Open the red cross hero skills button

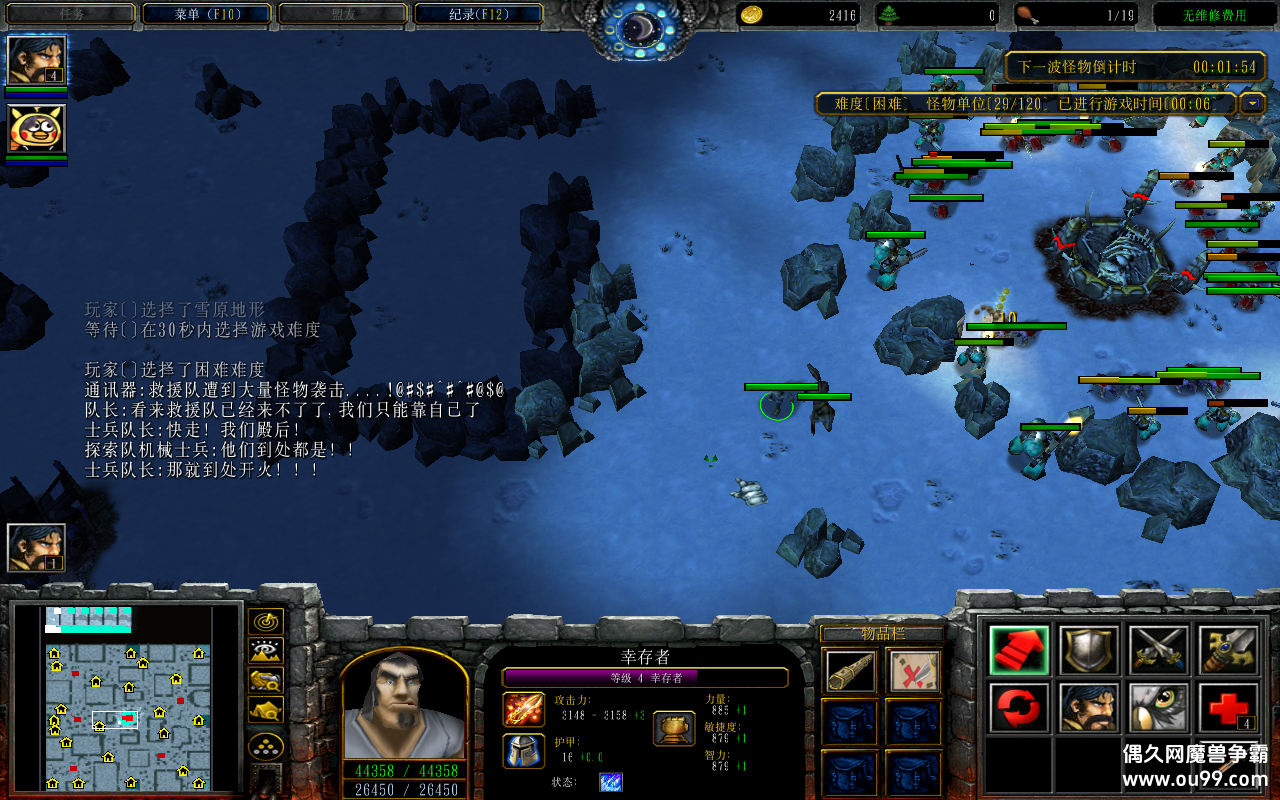pyautogui.click(x=1228, y=708)
